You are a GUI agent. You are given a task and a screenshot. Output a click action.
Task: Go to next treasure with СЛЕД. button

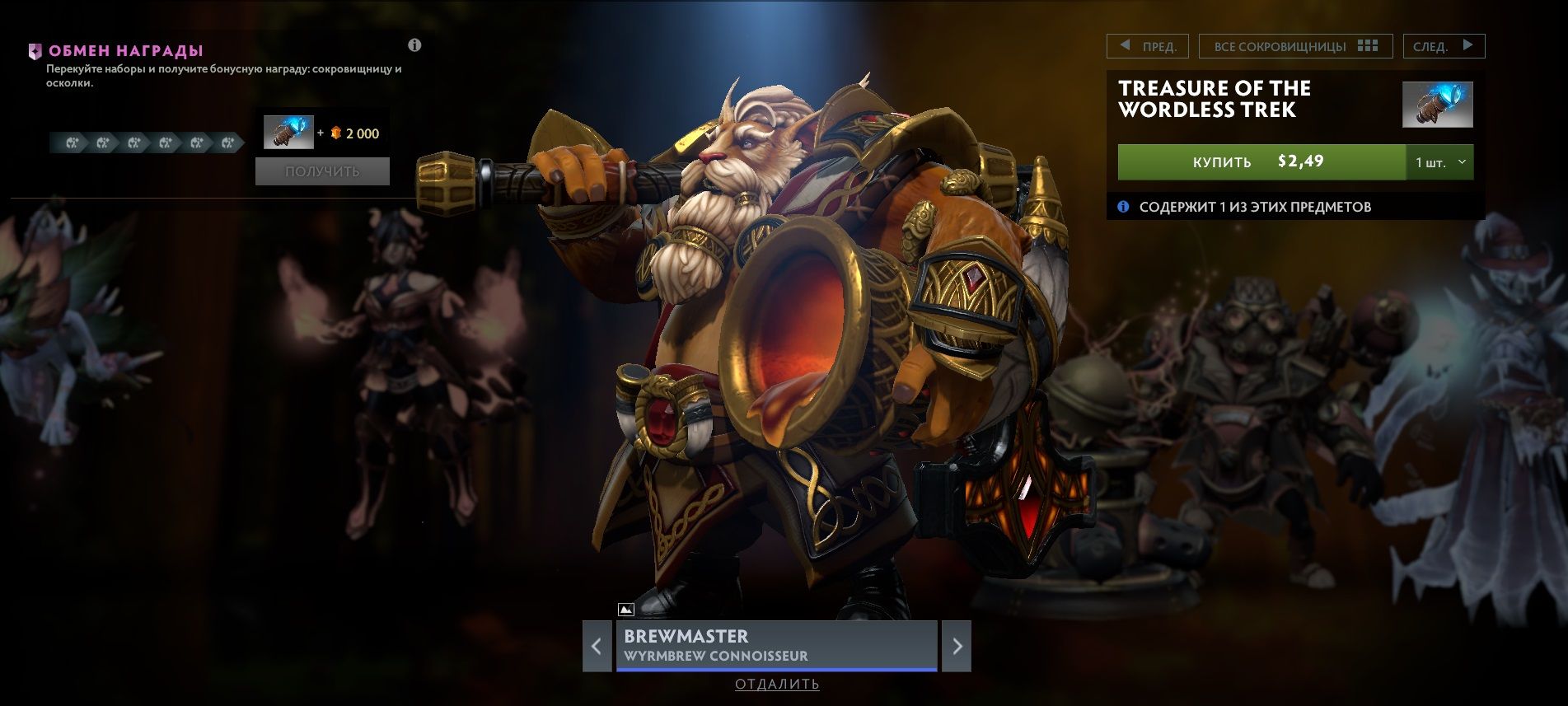(1443, 46)
